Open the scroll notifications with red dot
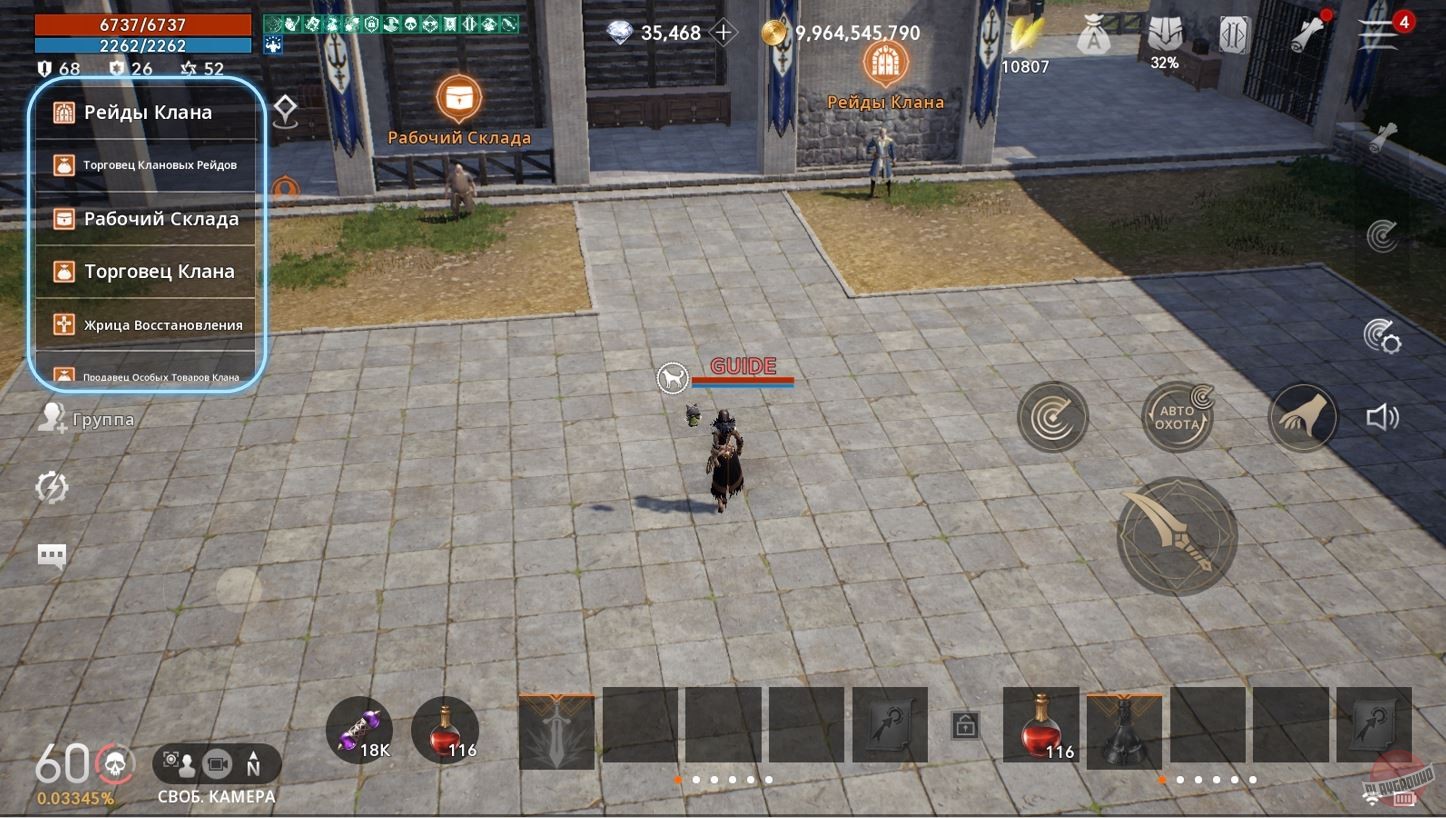This screenshot has height=818, width=1446. [x=1310, y=32]
